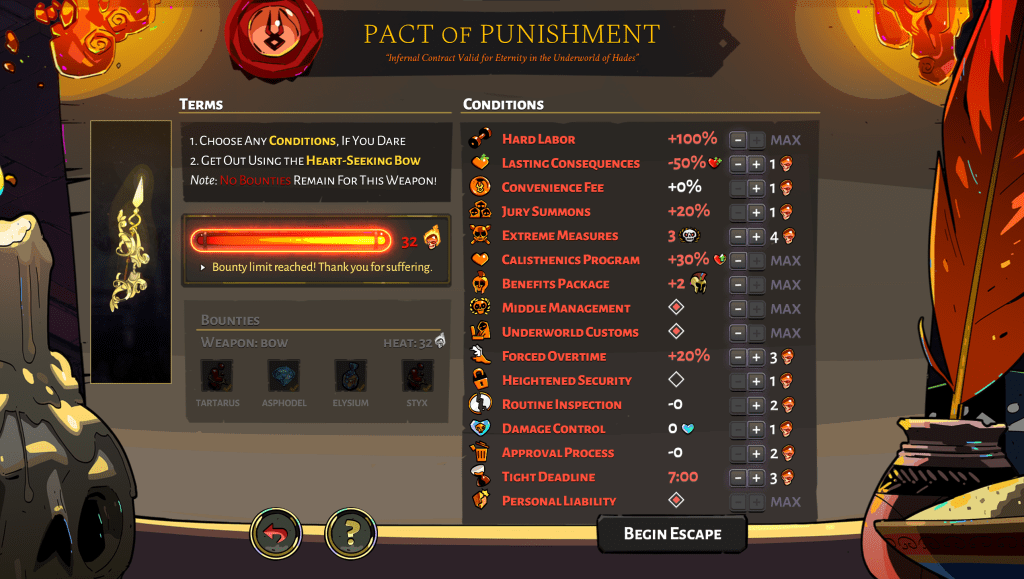The height and width of the screenshot is (579, 1024).
Task: Lower the Calisthenics Program condition
Action: pos(738,260)
